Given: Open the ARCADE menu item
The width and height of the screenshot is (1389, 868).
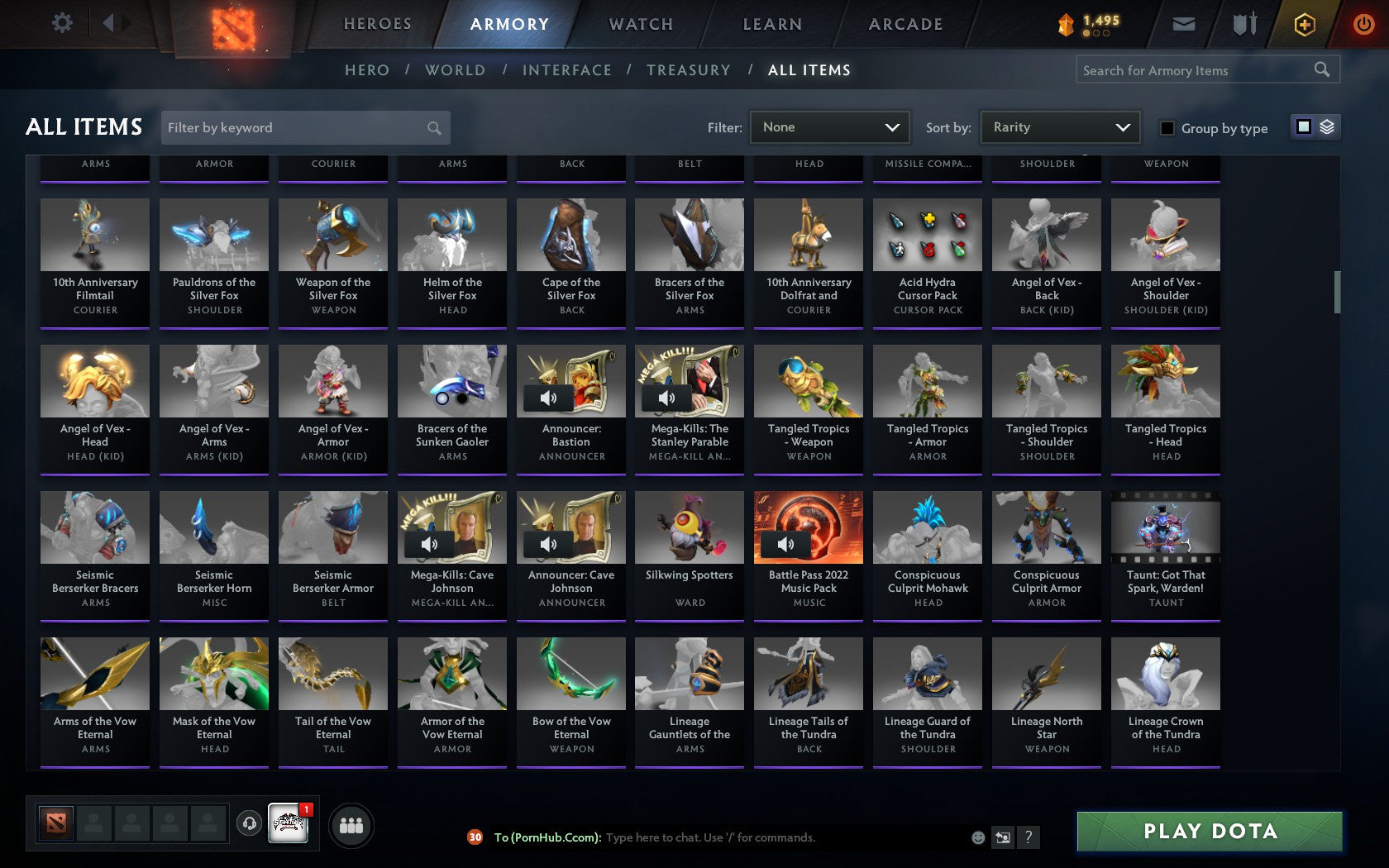Looking at the screenshot, I should (x=904, y=24).
